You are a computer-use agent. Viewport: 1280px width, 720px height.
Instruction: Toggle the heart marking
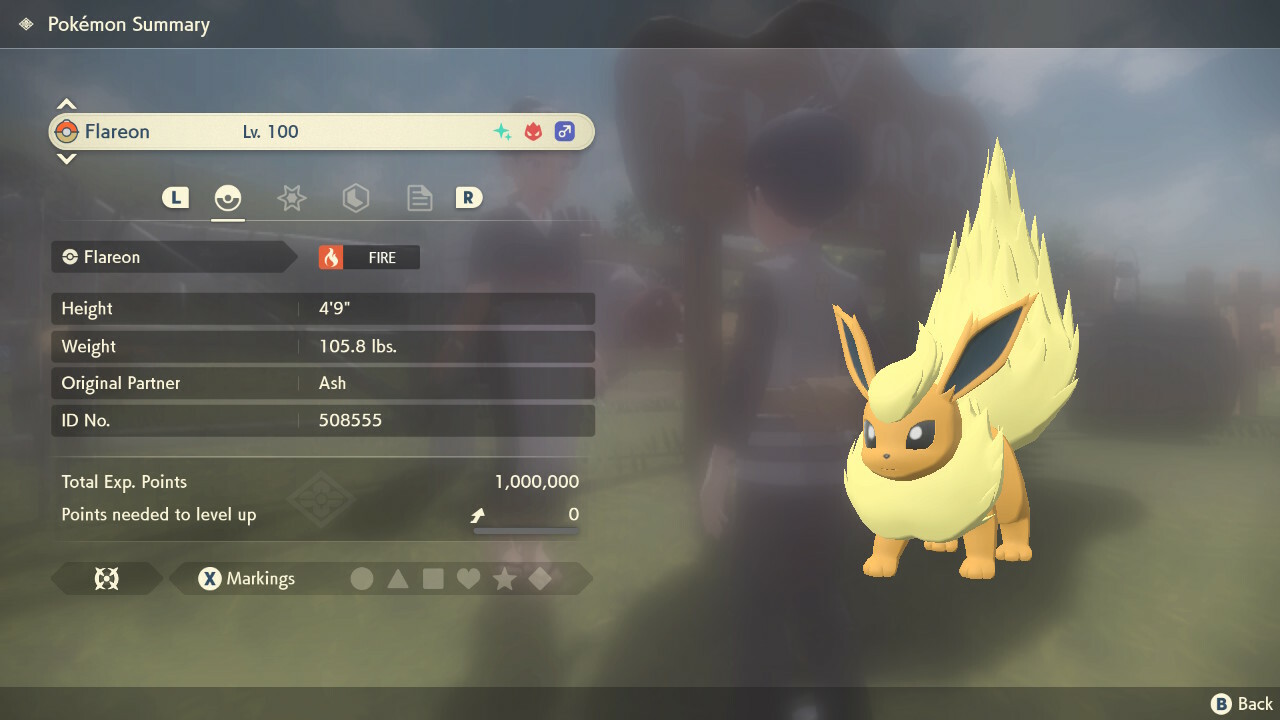pyautogui.click(x=468, y=578)
